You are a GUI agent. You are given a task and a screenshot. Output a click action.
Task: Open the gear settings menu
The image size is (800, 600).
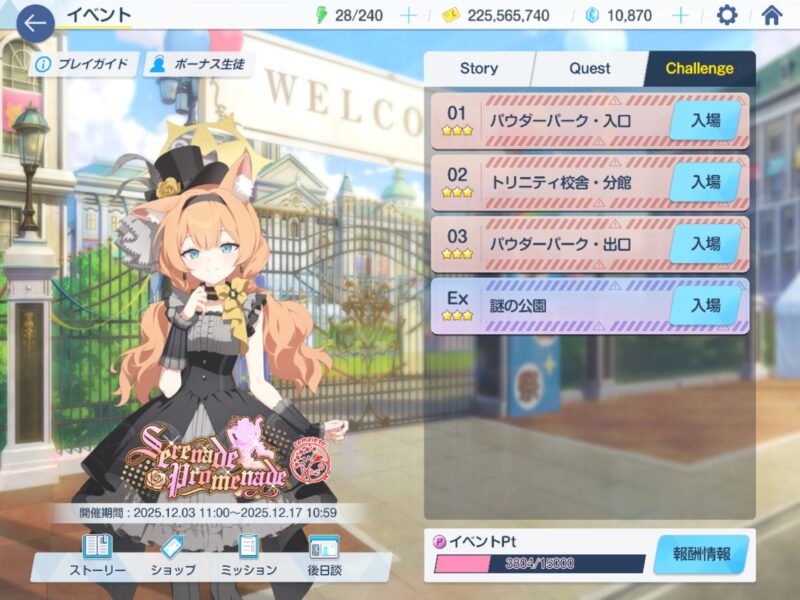pos(727,16)
